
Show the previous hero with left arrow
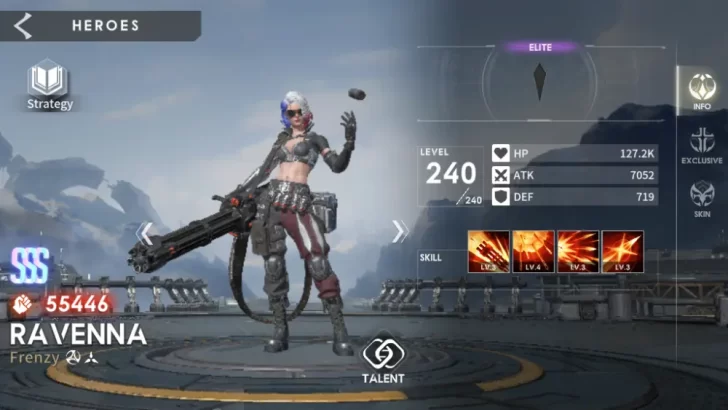click(146, 233)
